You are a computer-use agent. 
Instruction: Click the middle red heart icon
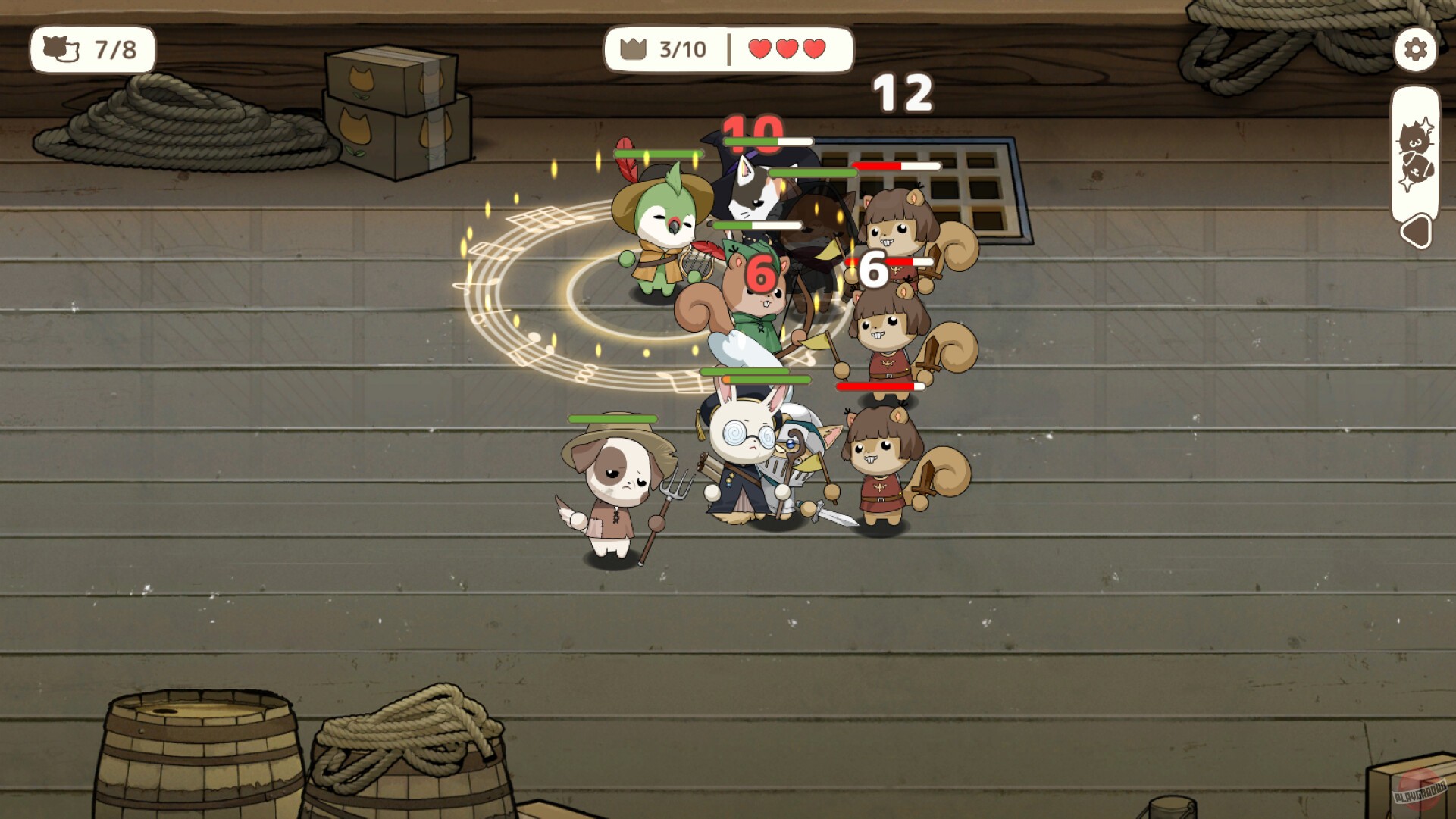[787, 48]
